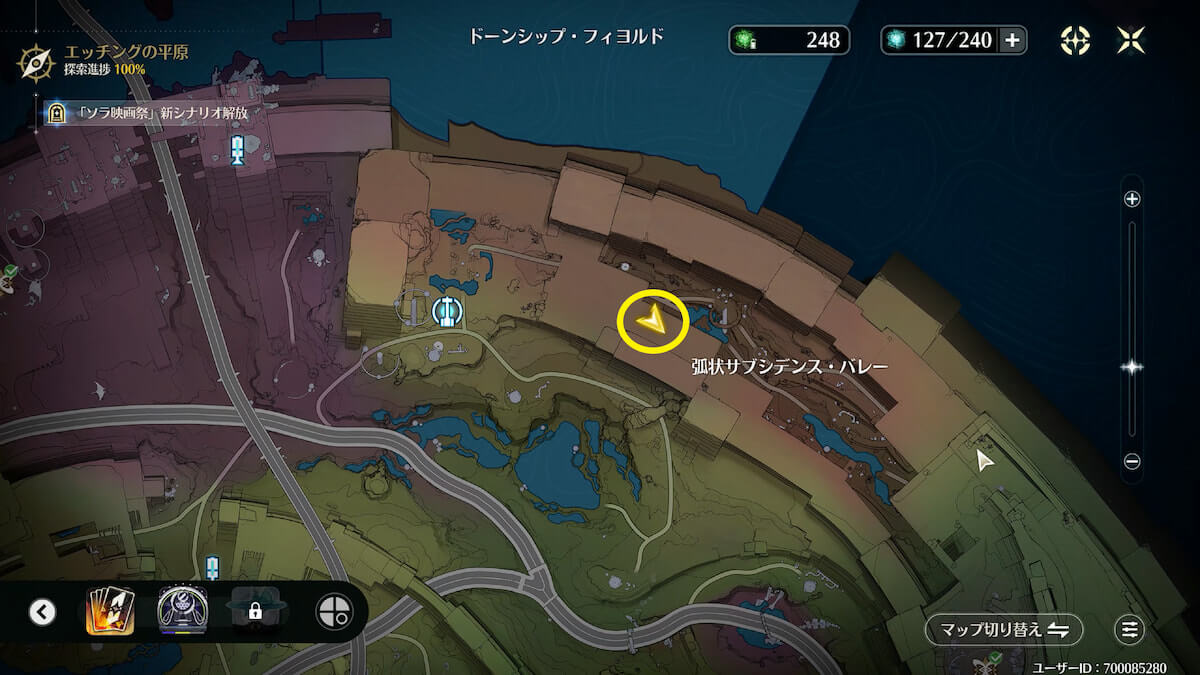The image size is (1200, 675).
Task: Collapse the bottom toolbar with the back arrow
Action: click(42, 611)
